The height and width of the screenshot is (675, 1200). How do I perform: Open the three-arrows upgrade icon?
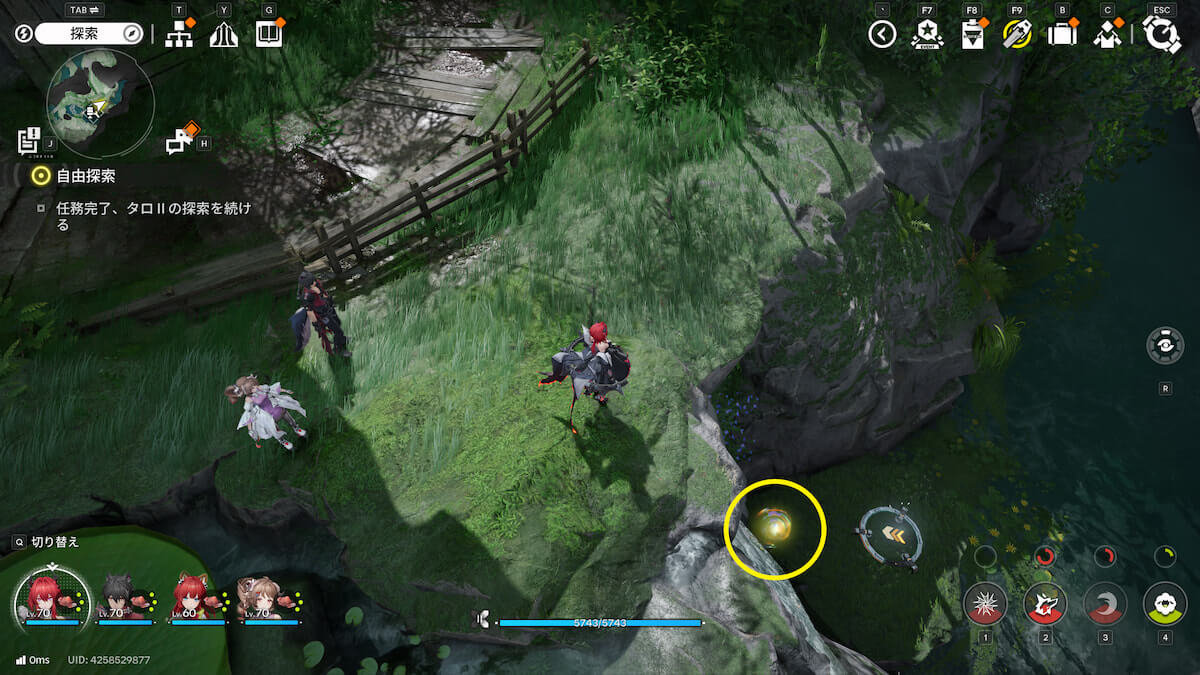tap(223, 34)
